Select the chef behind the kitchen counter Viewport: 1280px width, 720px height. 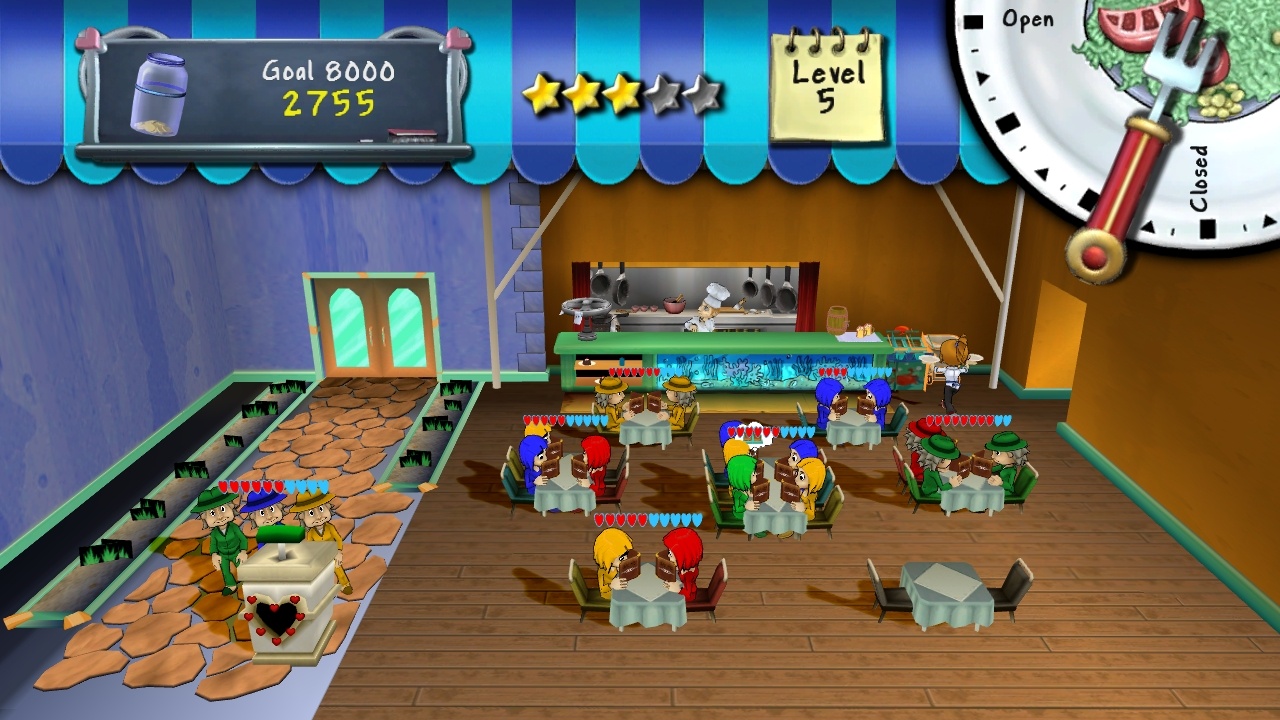[710, 305]
